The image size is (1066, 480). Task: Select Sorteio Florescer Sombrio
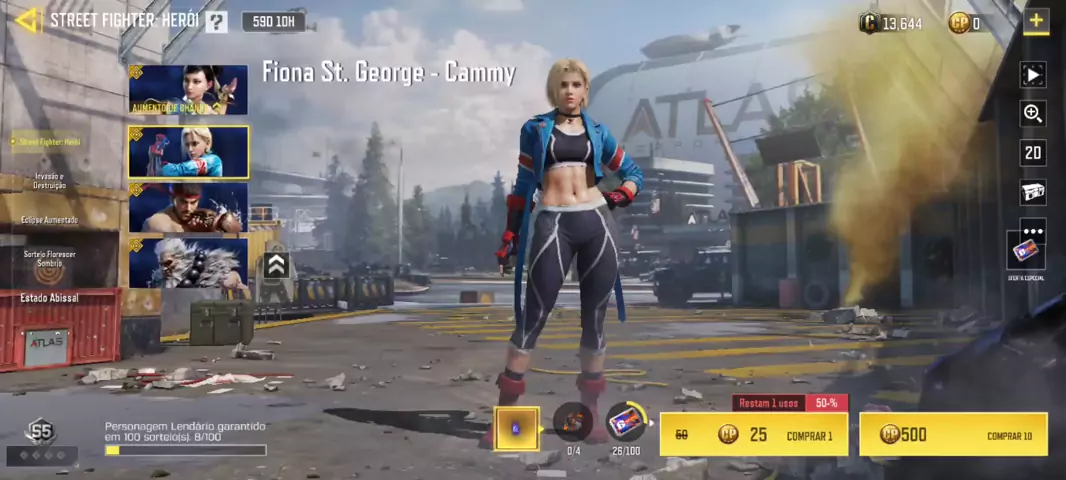coord(49,258)
